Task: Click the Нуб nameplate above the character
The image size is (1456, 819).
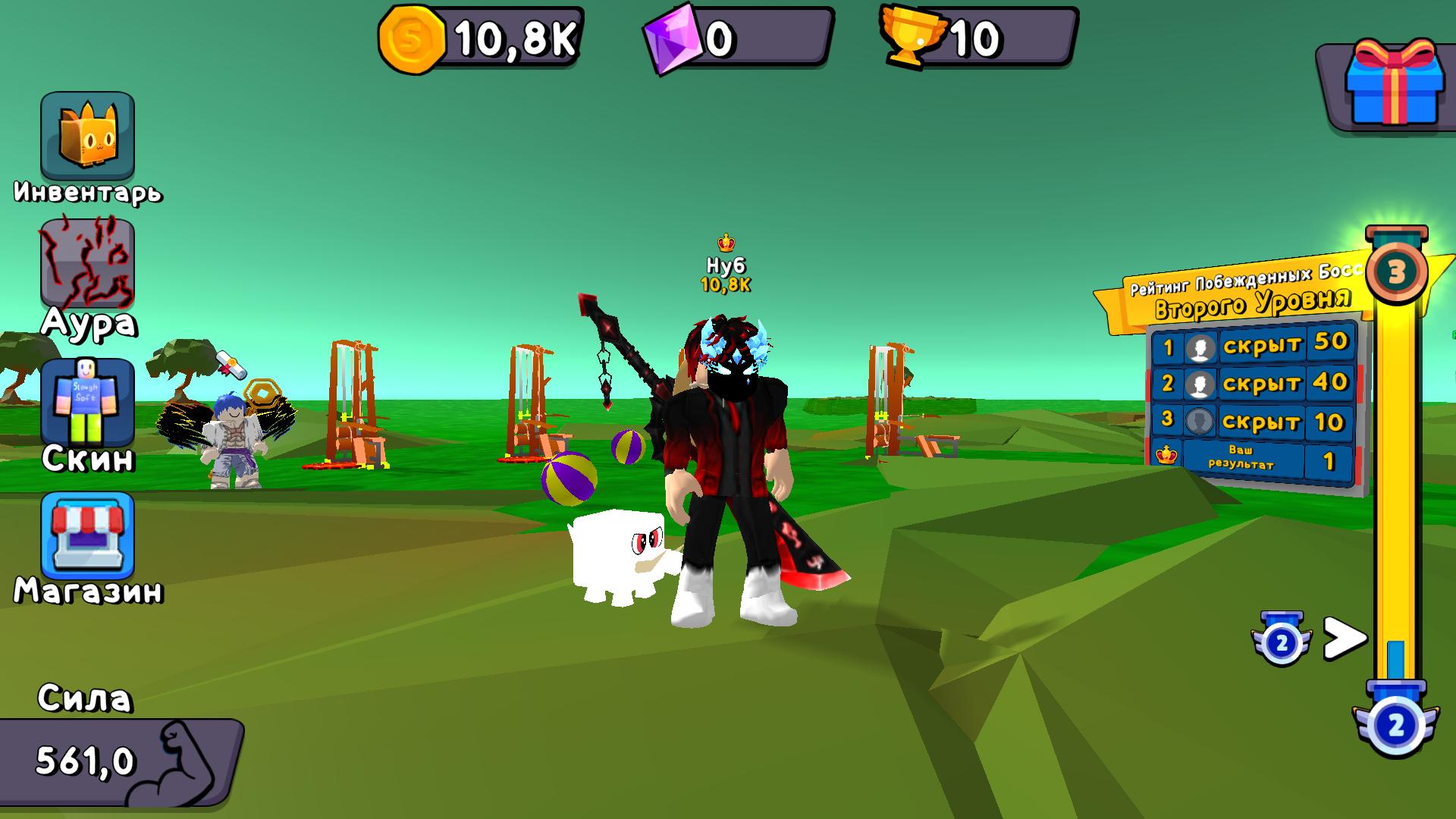Action: (x=724, y=265)
